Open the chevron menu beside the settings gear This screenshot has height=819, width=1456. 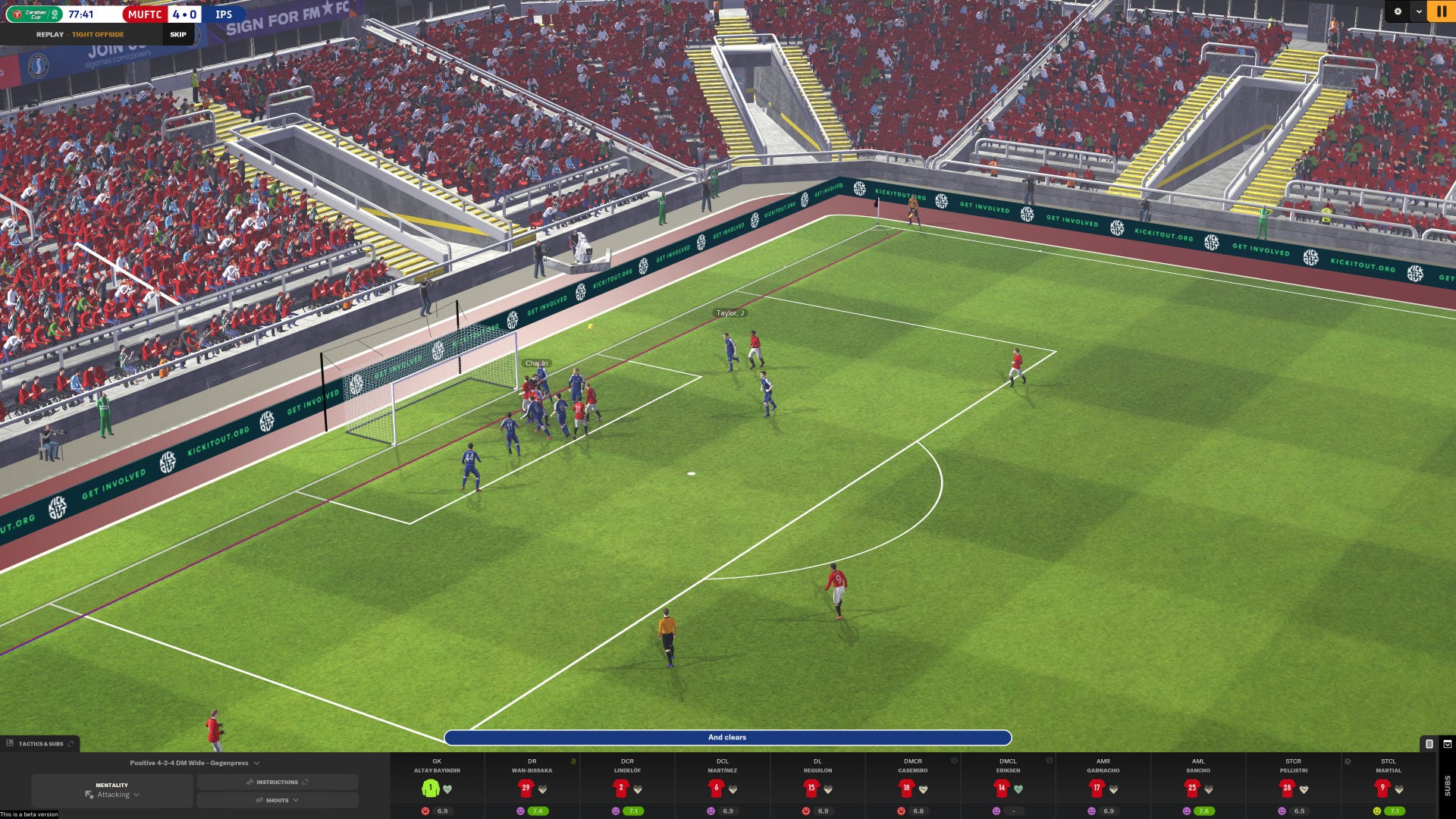tap(1420, 12)
